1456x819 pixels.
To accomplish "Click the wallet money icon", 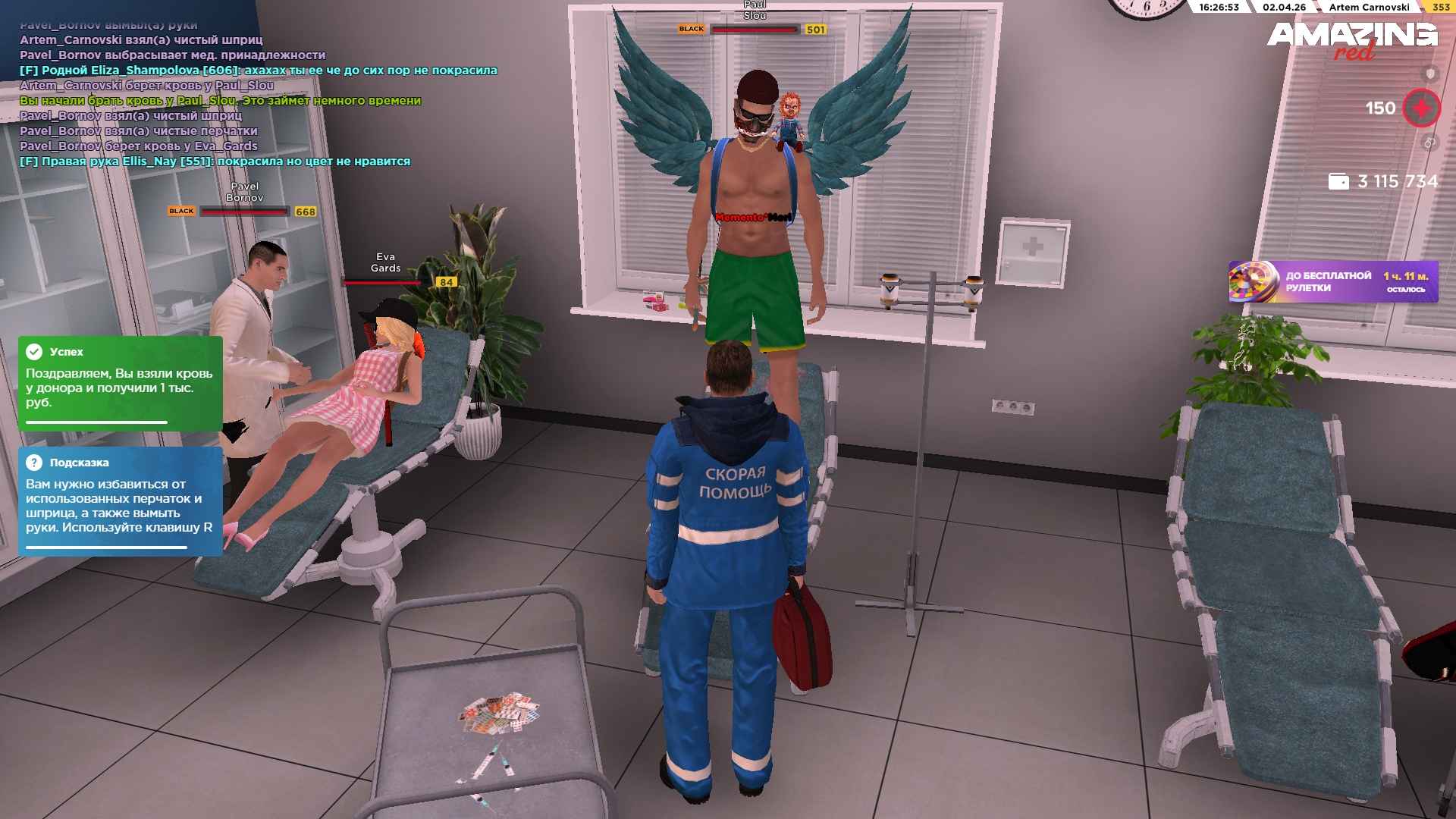I will [x=1338, y=182].
